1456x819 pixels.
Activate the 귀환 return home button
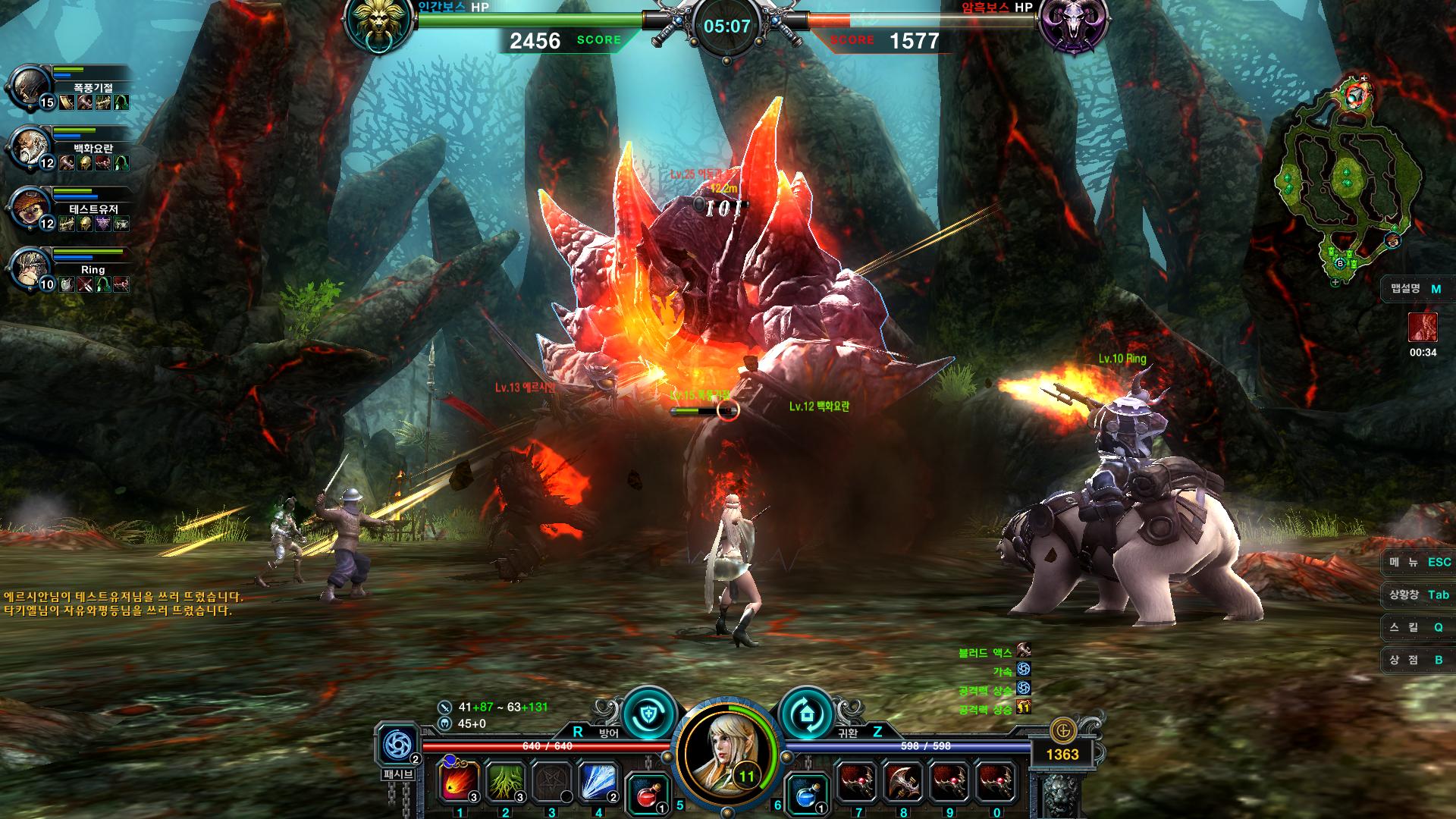806,713
